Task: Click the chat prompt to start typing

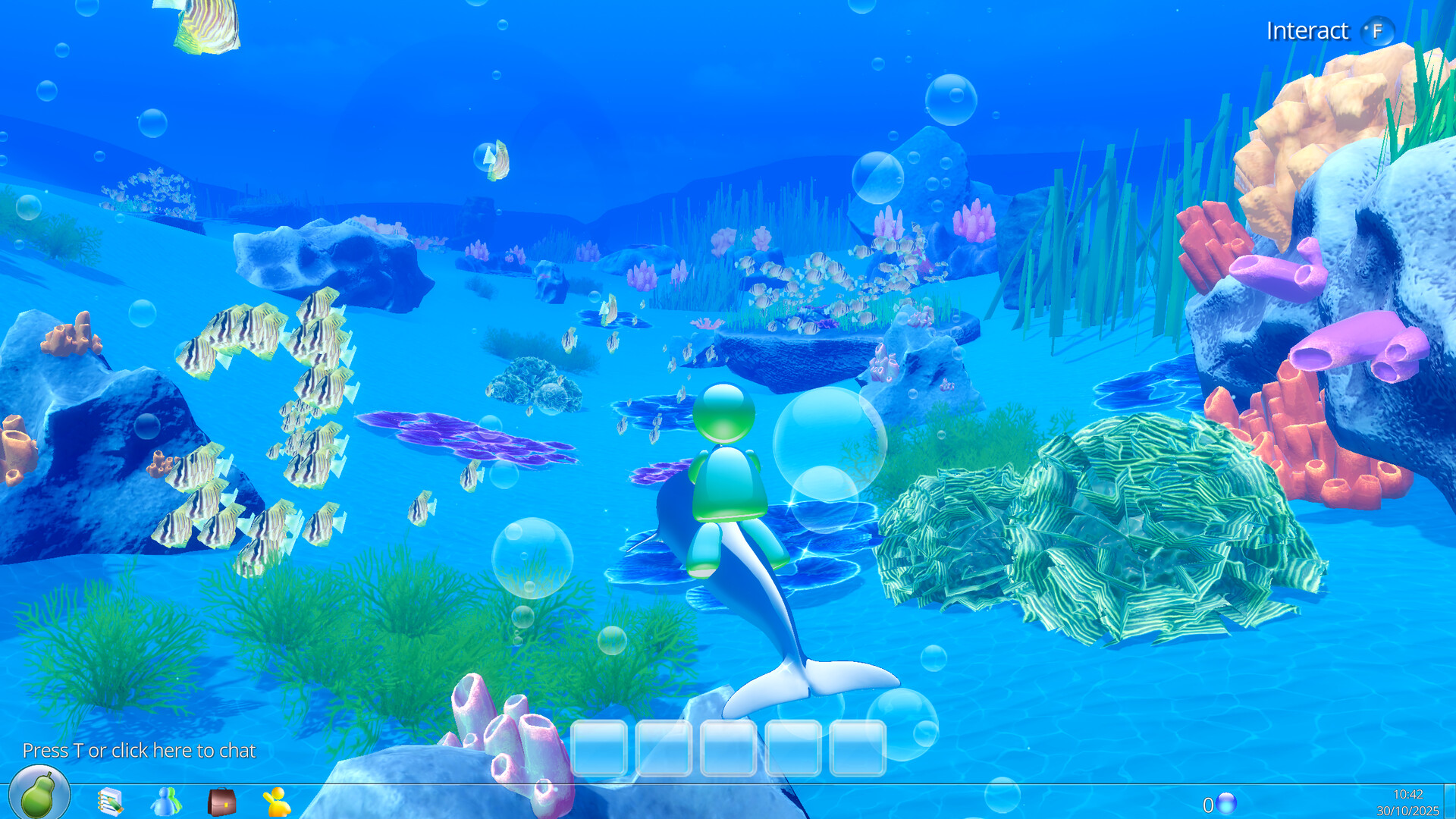Action: pyautogui.click(x=139, y=751)
